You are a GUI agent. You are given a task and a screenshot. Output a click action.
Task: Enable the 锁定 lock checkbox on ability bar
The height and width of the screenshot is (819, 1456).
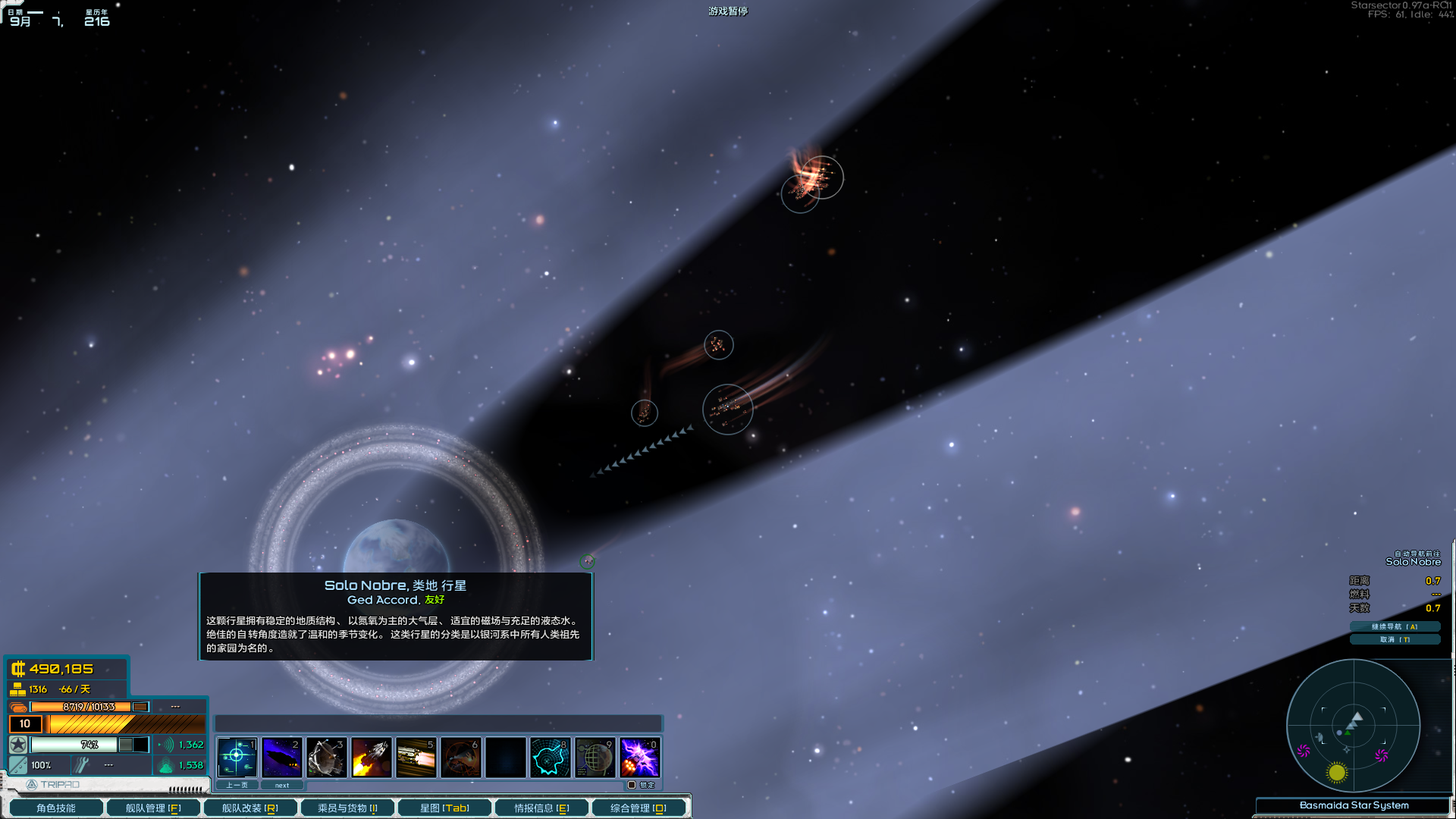click(x=634, y=785)
